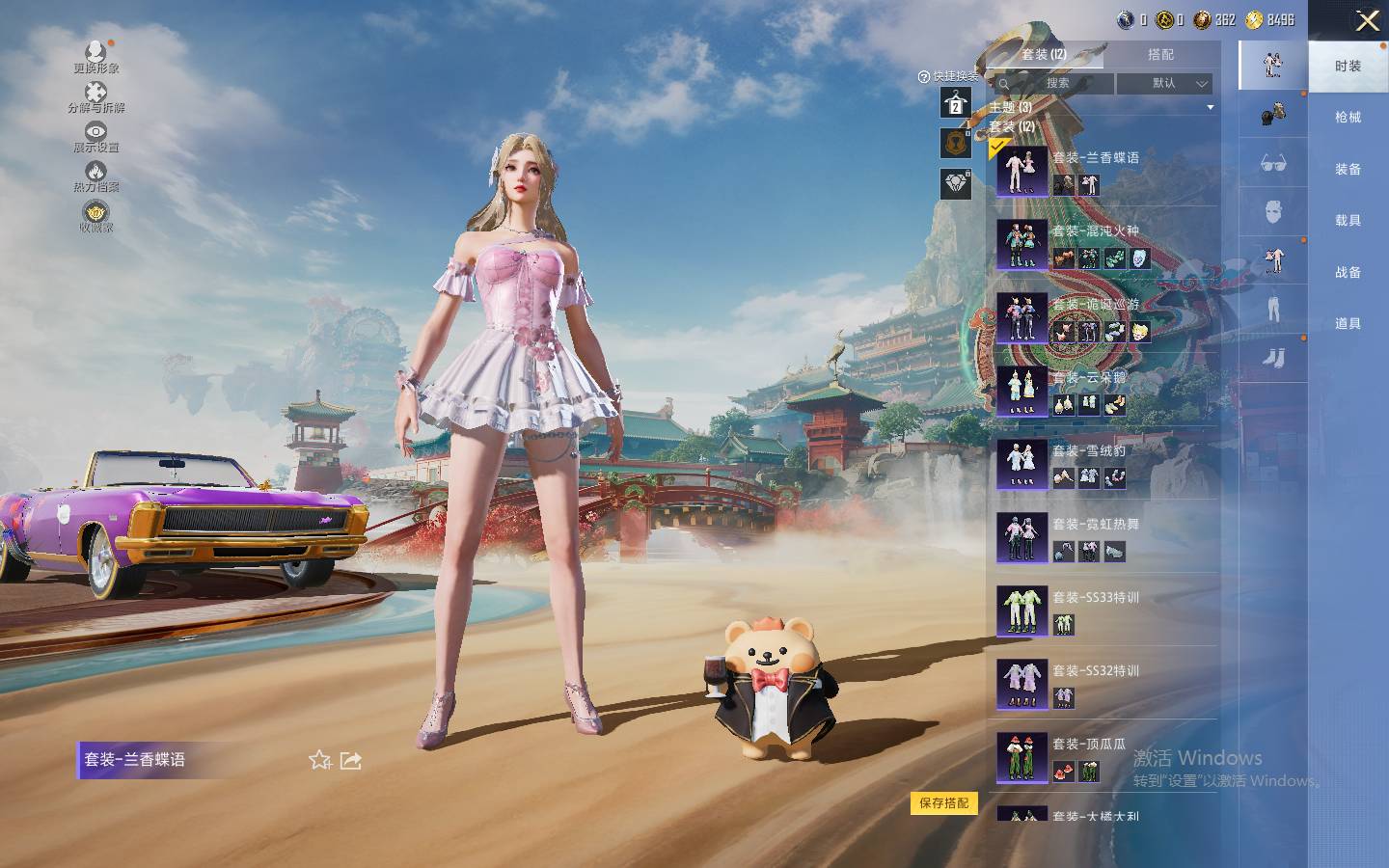Click the 保存搭配 save outfit button
The image size is (1389, 868).
click(943, 803)
